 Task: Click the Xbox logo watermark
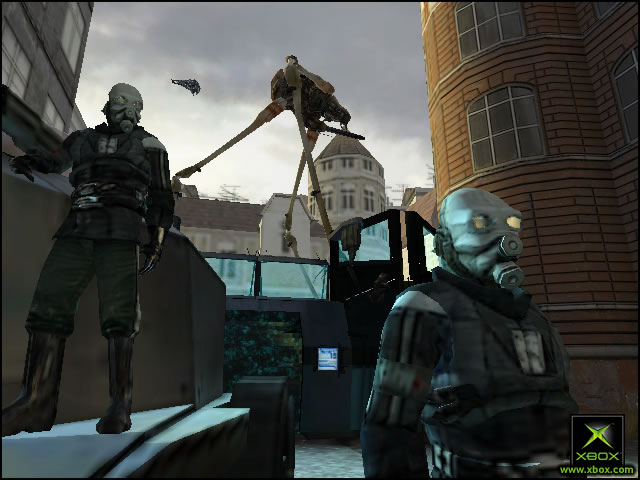click(597, 443)
